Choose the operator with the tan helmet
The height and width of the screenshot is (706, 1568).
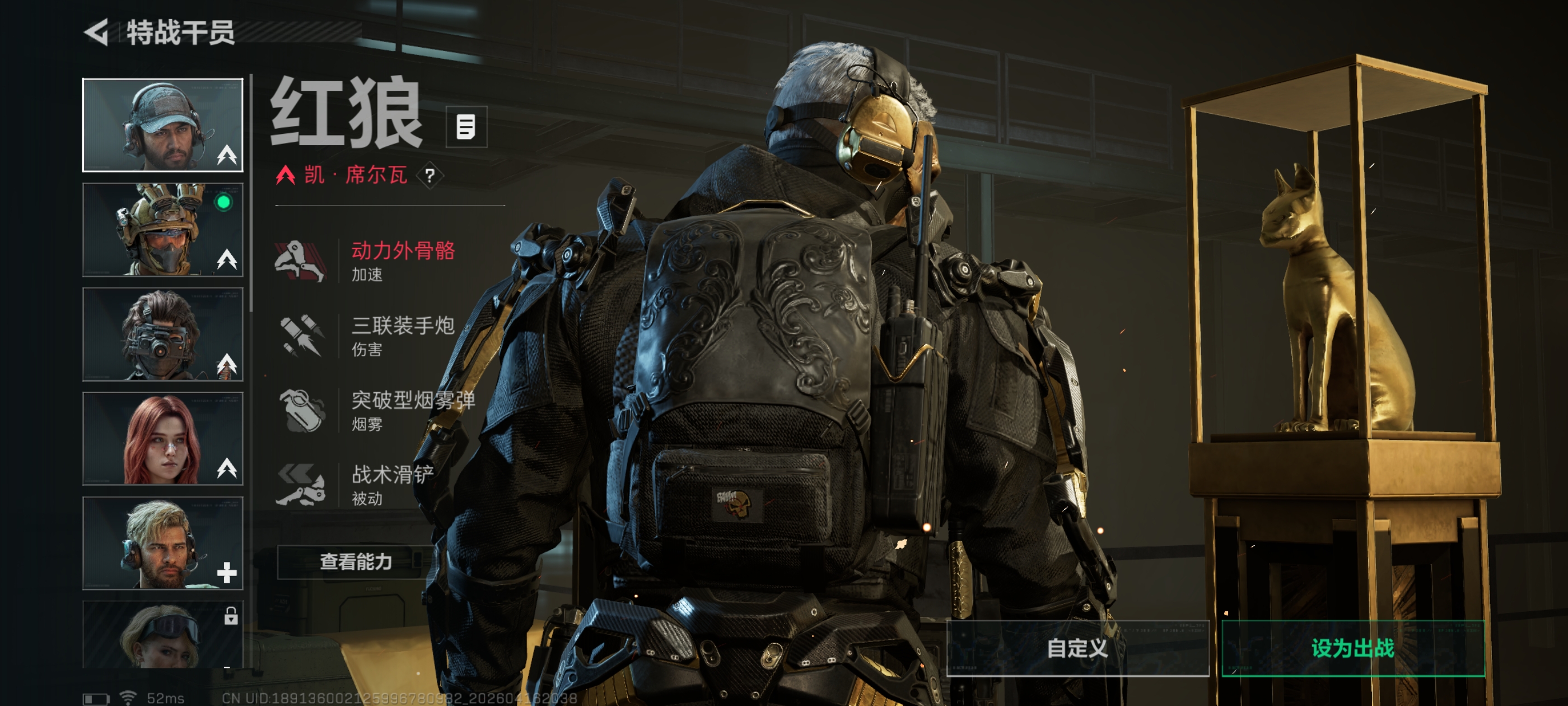click(162, 230)
